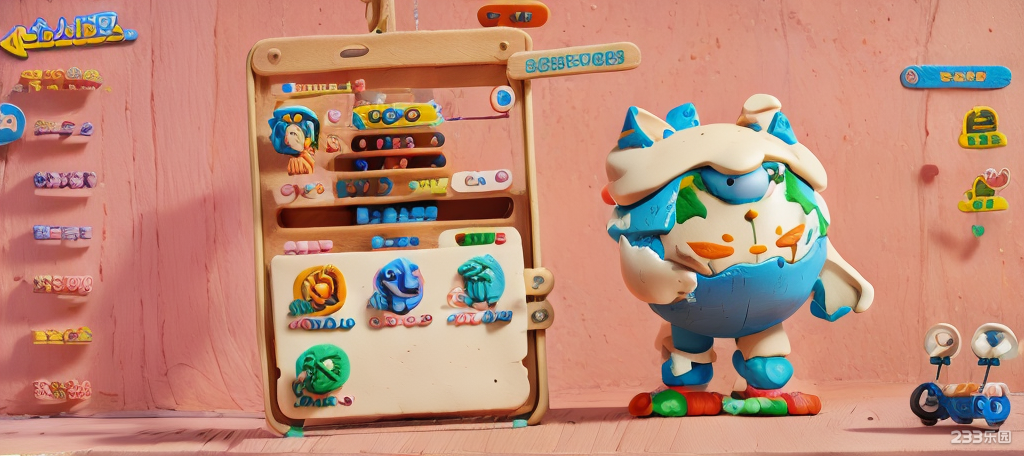Click the upper clip button on panel's side
This screenshot has width=1024, height=456.
click(x=540, y=281)
